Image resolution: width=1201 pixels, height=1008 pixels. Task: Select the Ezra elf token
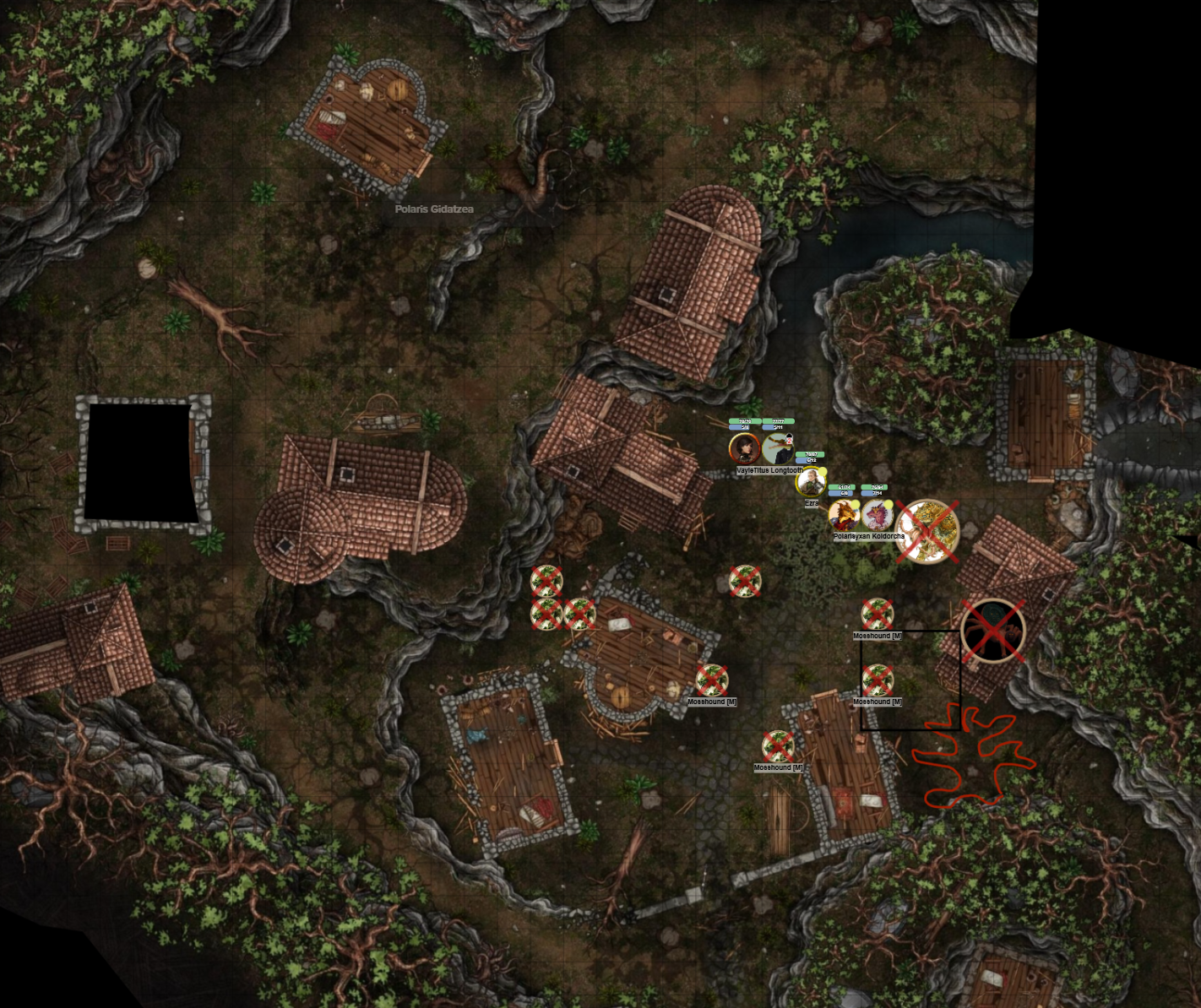click(x=811, y=483)
